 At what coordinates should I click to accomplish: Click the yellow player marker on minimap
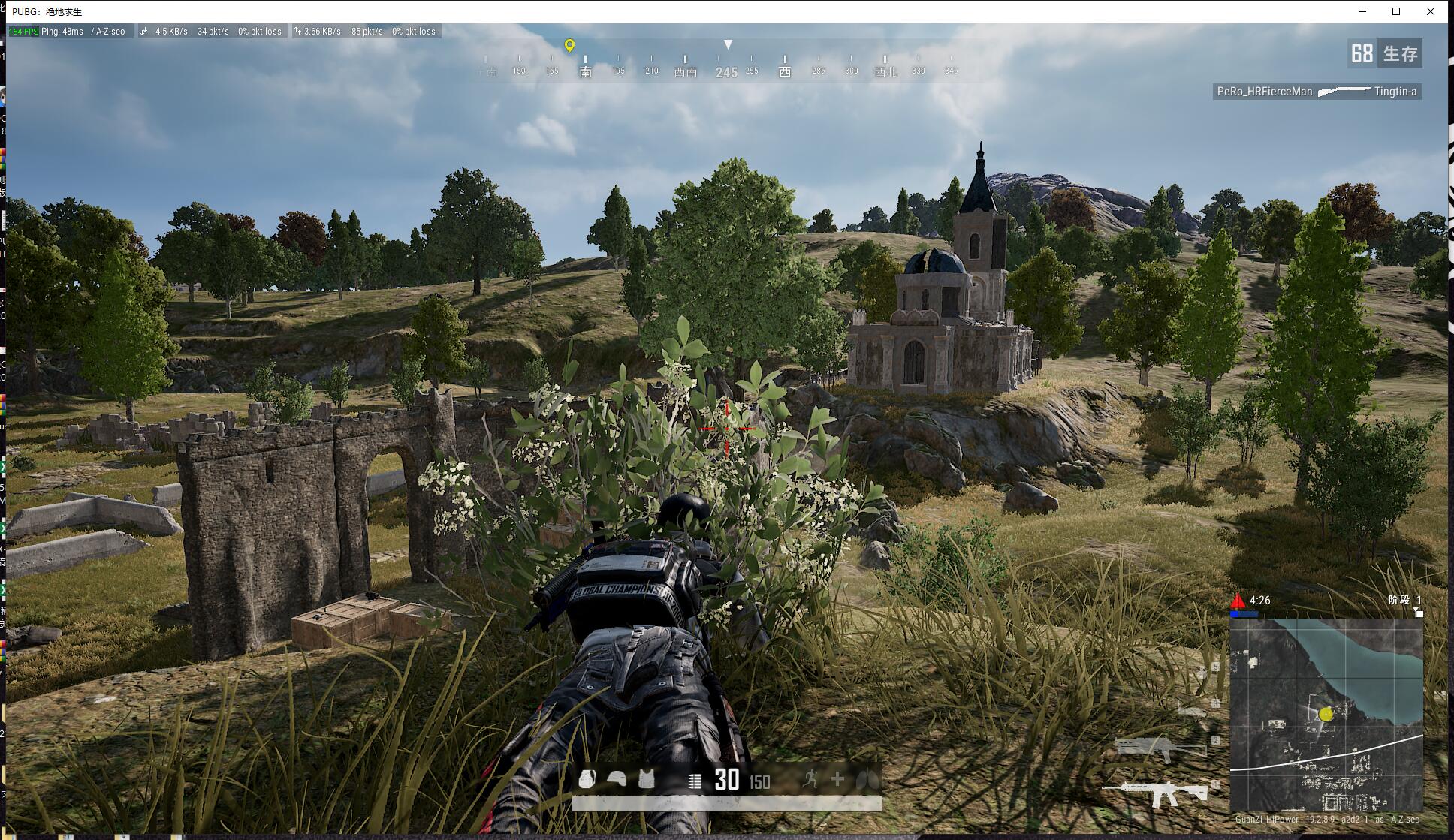(x=1326, y=714)
